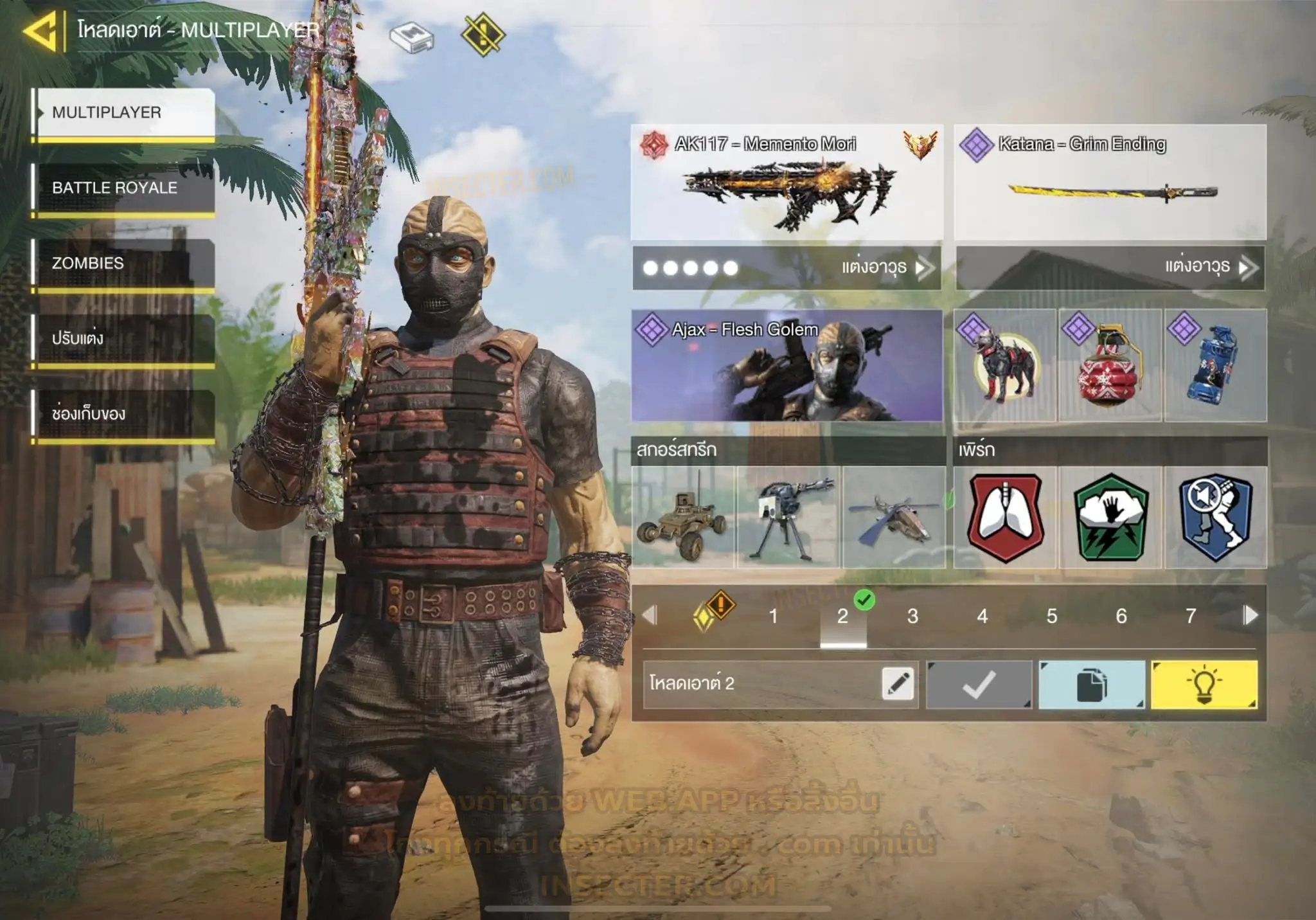Click the yellow lightbulb recommendation button

point(1204,685)
